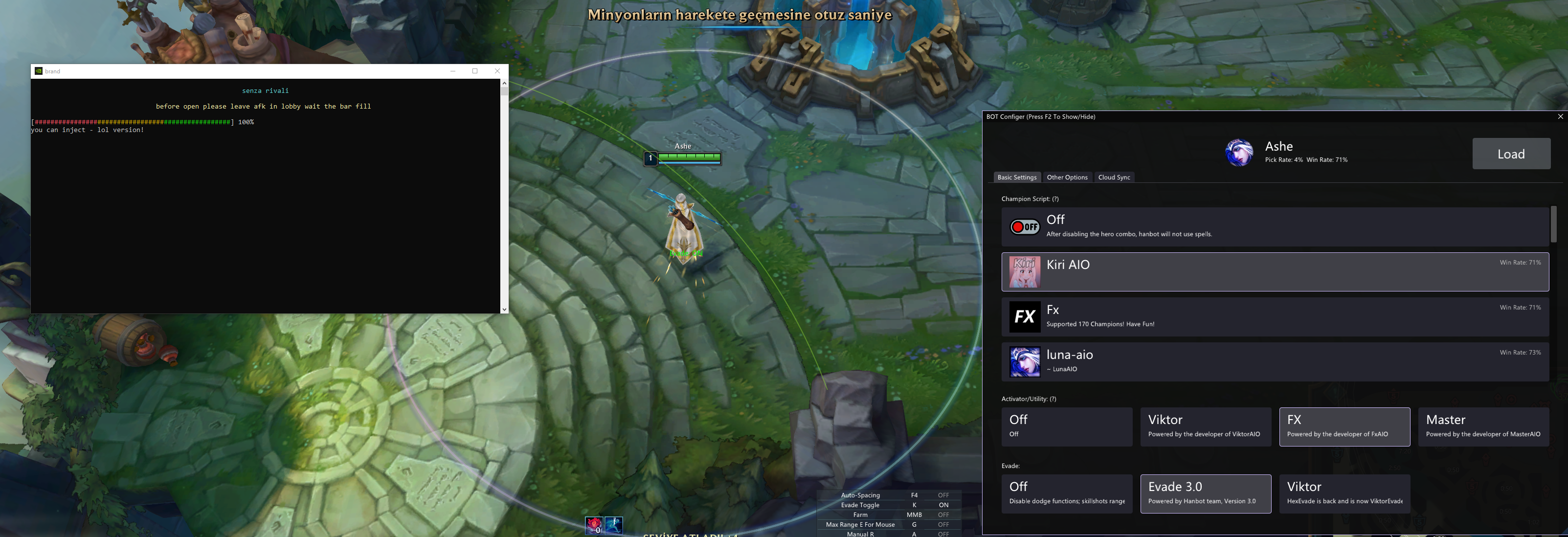Screen dimensions: 1568x537
Task: Choose the Viktor HexEvade option
Action: point(1344,493)
